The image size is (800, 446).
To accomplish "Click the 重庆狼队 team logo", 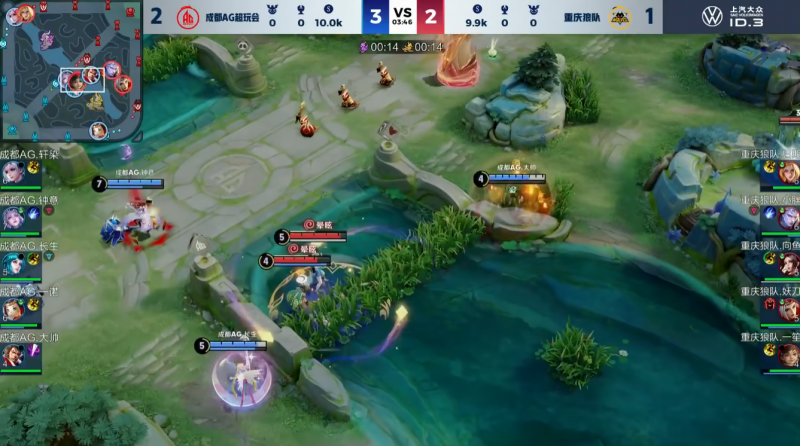I will [x=620, y=18].
